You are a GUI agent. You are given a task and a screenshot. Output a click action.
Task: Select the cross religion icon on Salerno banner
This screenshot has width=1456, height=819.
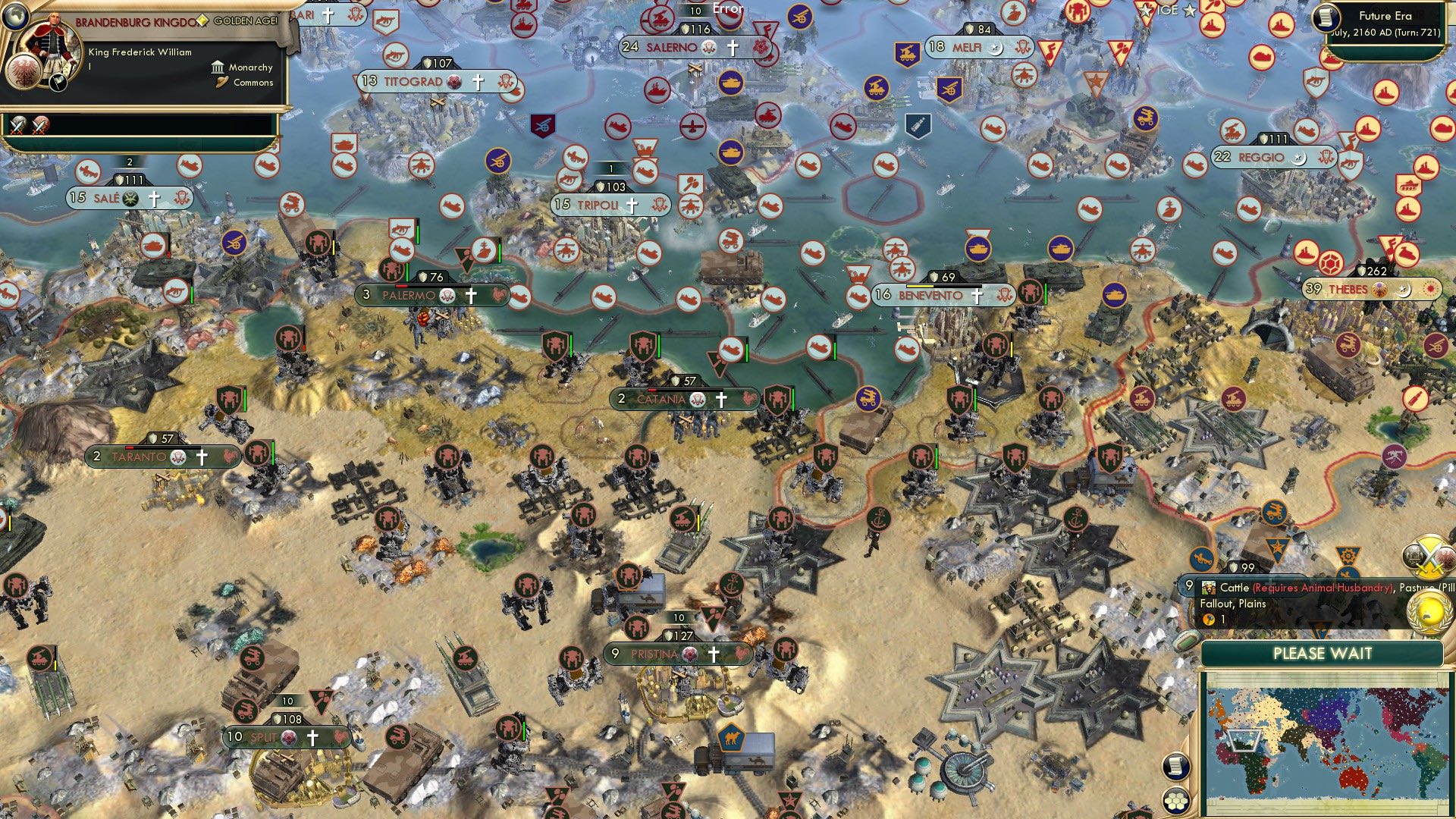[732, 47]
